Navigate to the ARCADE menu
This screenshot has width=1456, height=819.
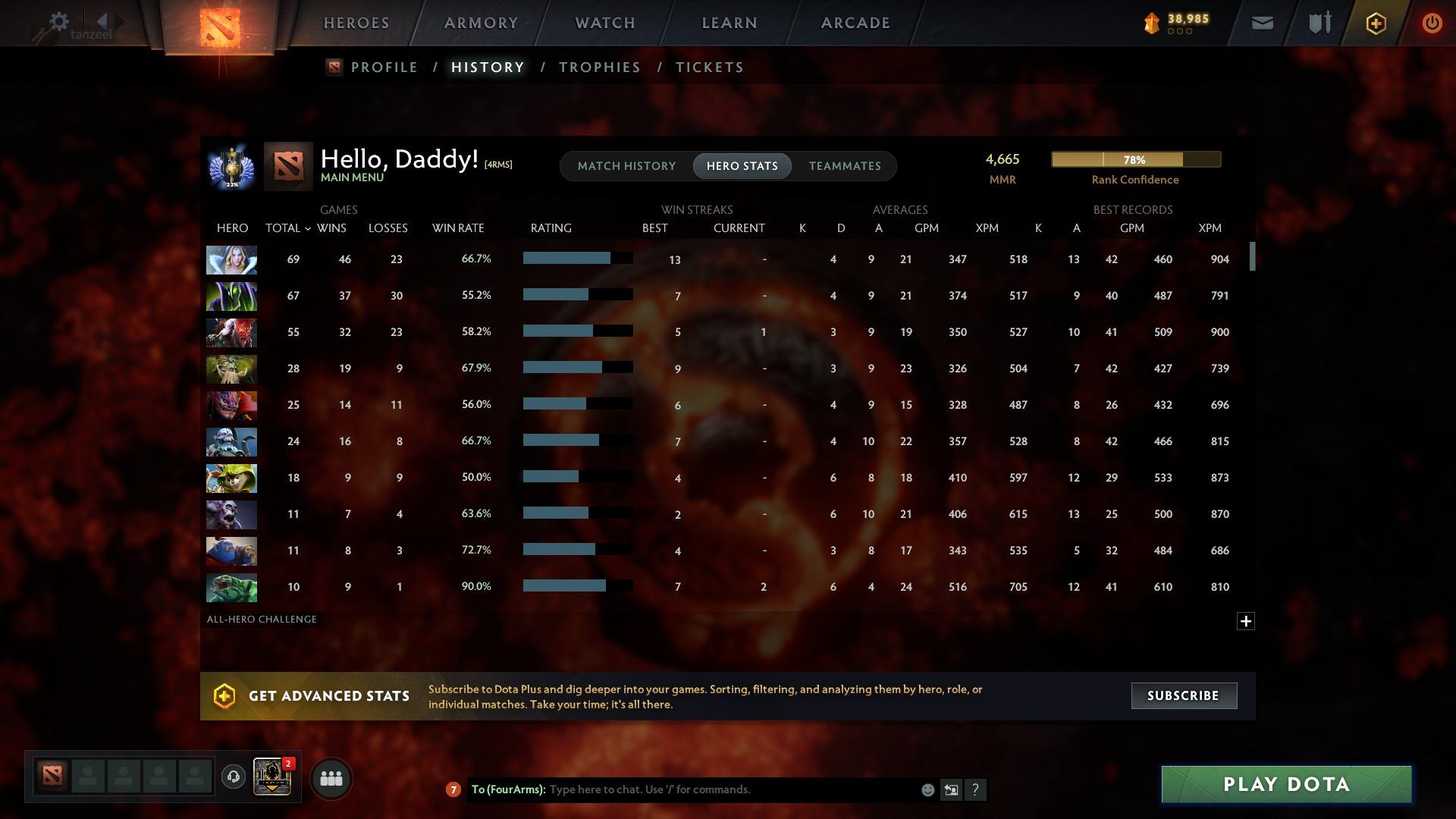pos(855,23)
